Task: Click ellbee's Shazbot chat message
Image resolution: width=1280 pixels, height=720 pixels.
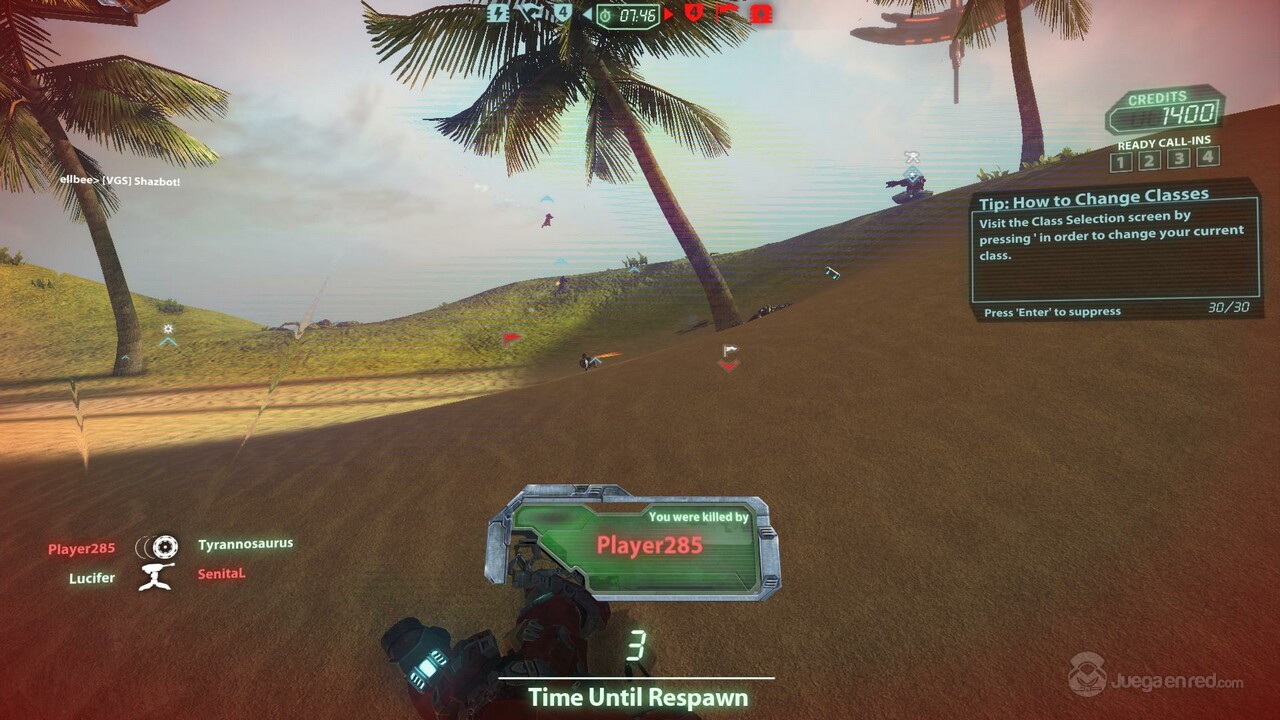Action: tap(120, 182)
